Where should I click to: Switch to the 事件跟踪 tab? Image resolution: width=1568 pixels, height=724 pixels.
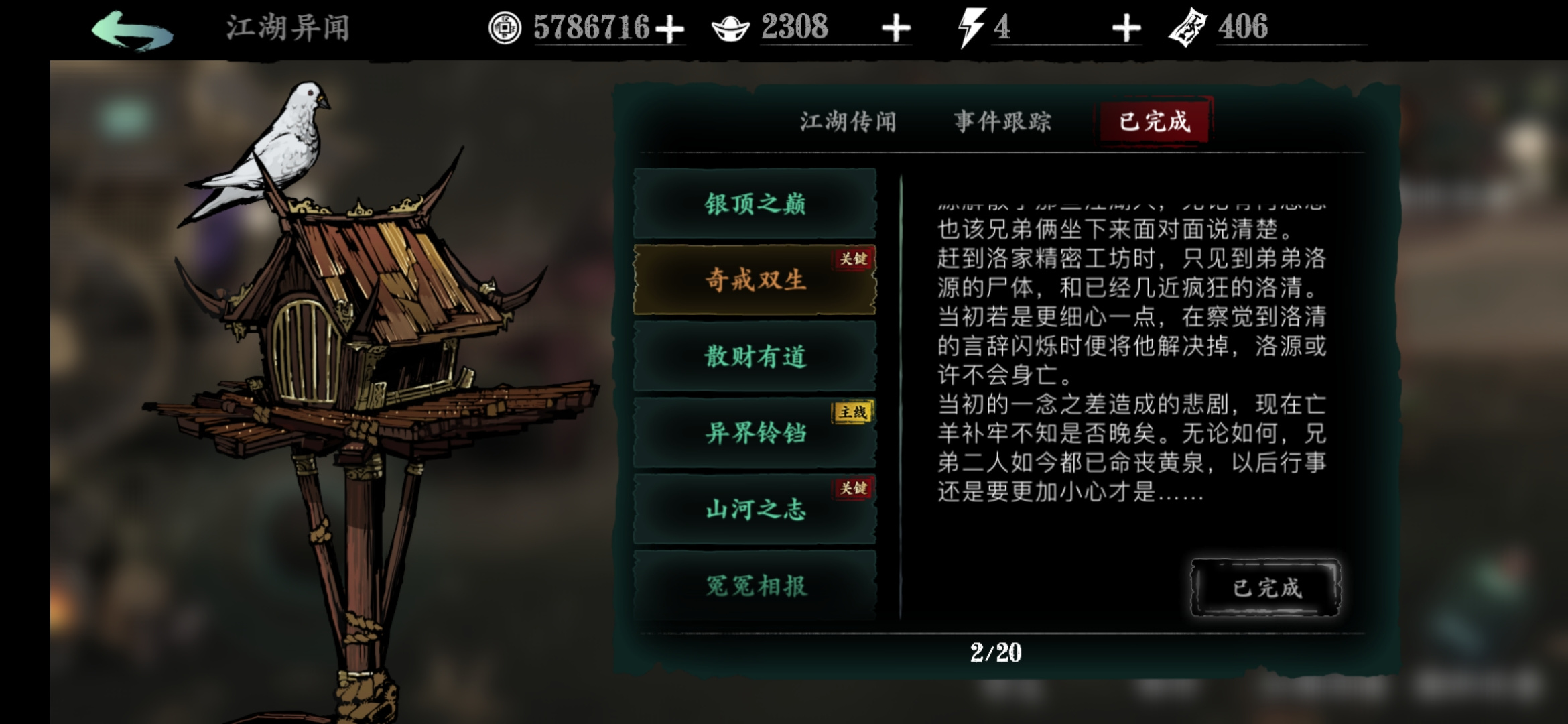[x=1001, y=121]
